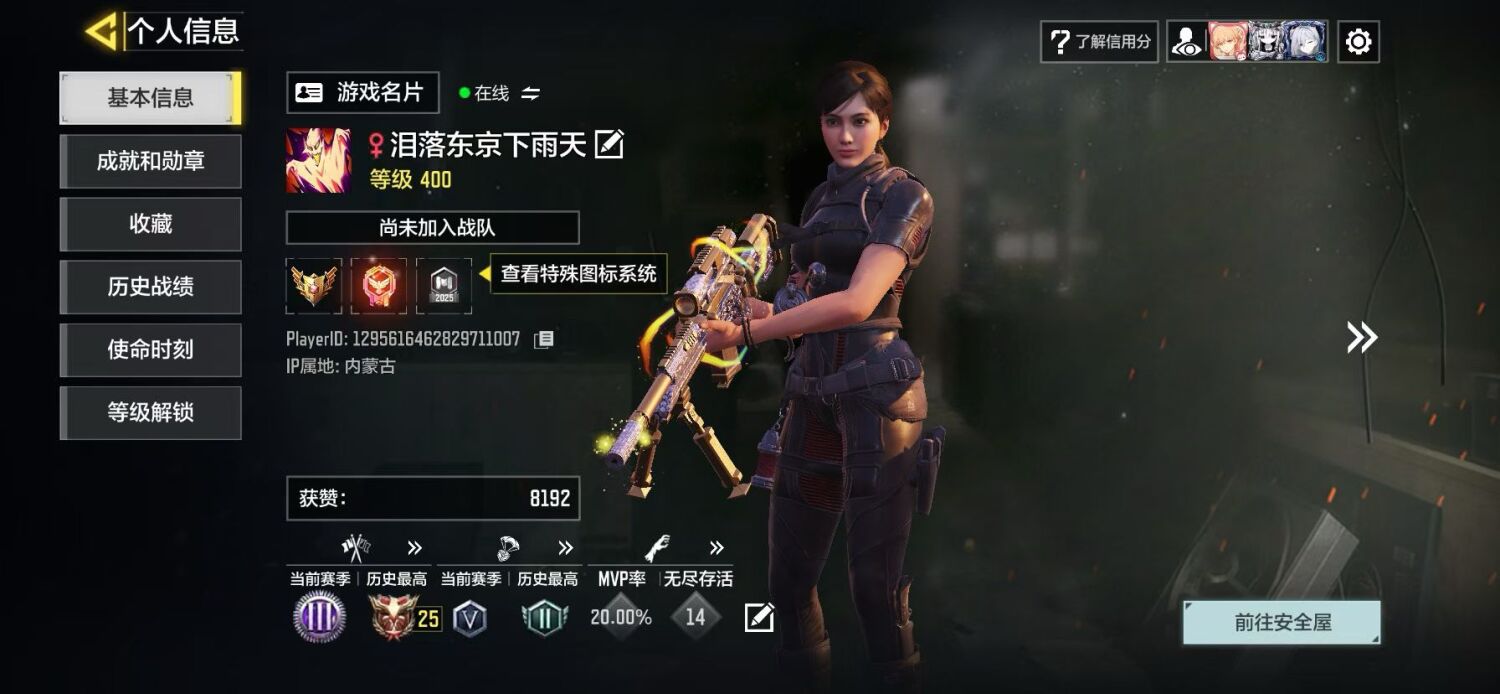Open 了解信用分 credit score info
1500x694 pixels.
pos(1099,42)
